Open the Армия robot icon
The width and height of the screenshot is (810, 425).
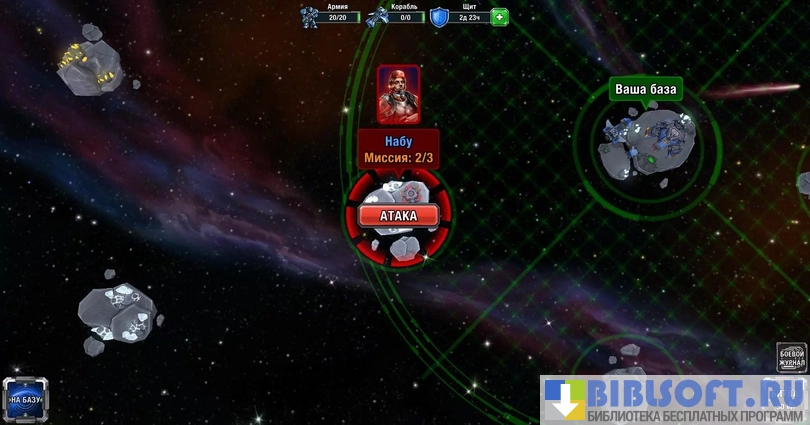tap(312, 17)
